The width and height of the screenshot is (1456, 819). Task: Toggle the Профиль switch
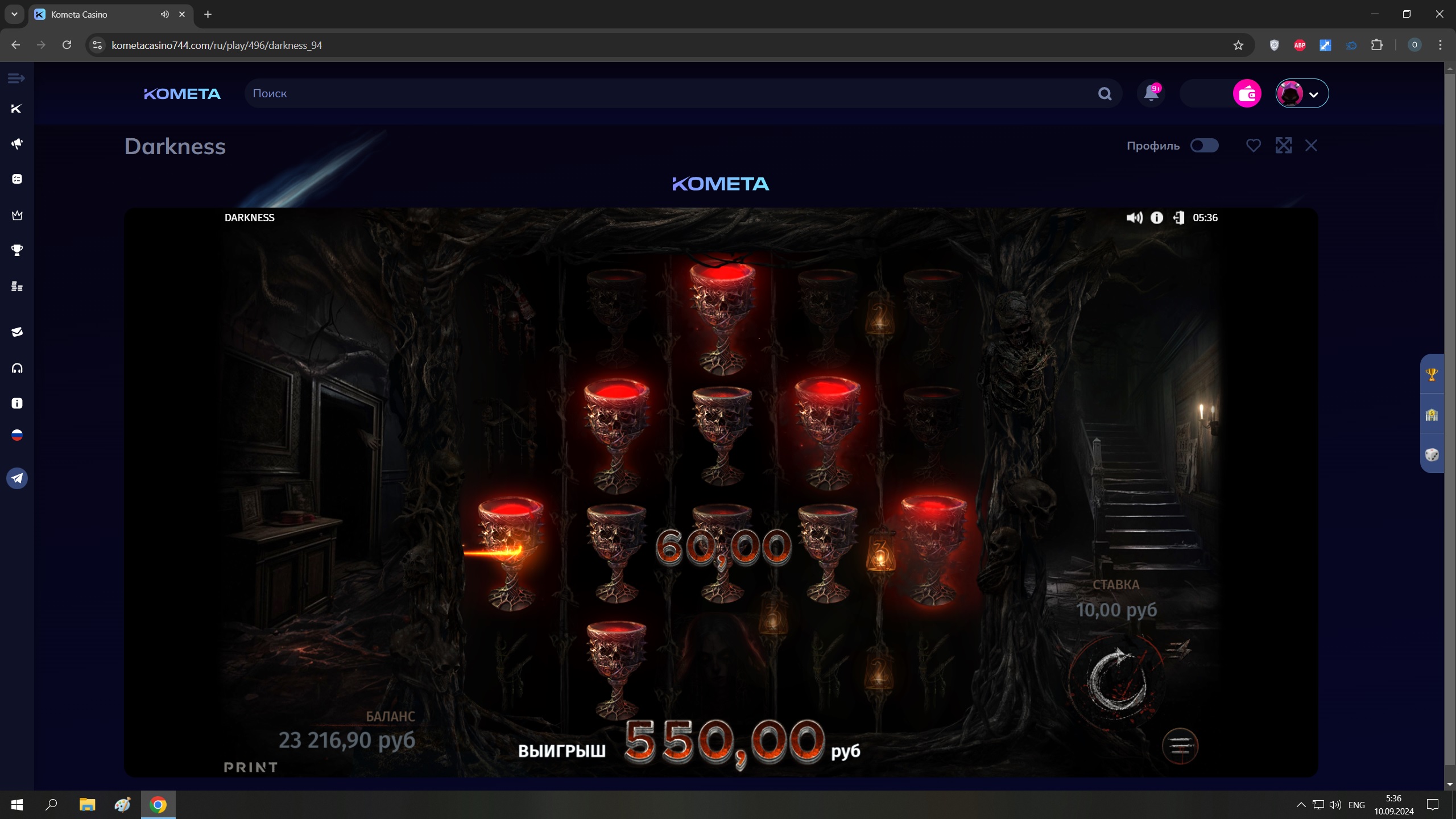[1204, 146]
